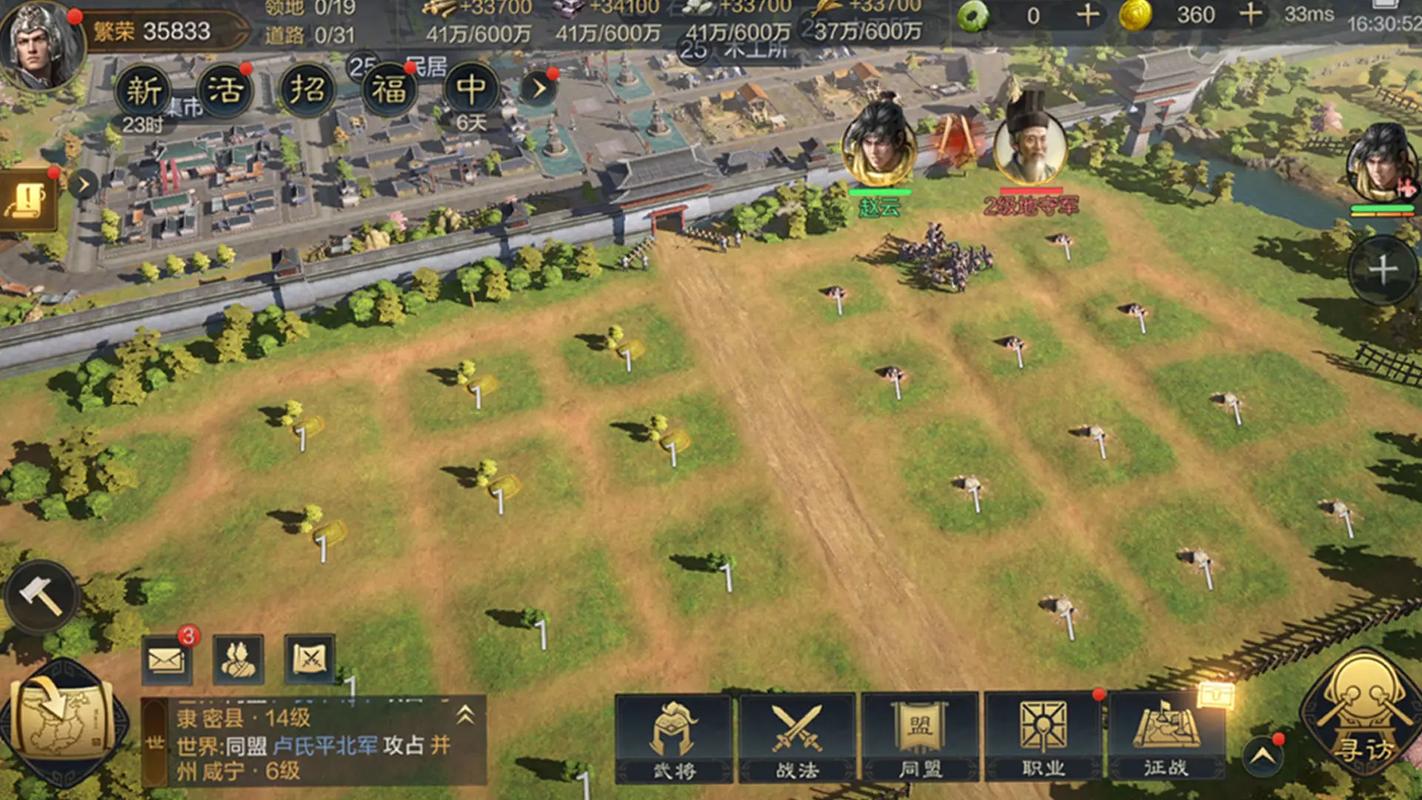Open the hammer build menu
The height and width of the screenshot is (800, 1422).
coord(41,597)
